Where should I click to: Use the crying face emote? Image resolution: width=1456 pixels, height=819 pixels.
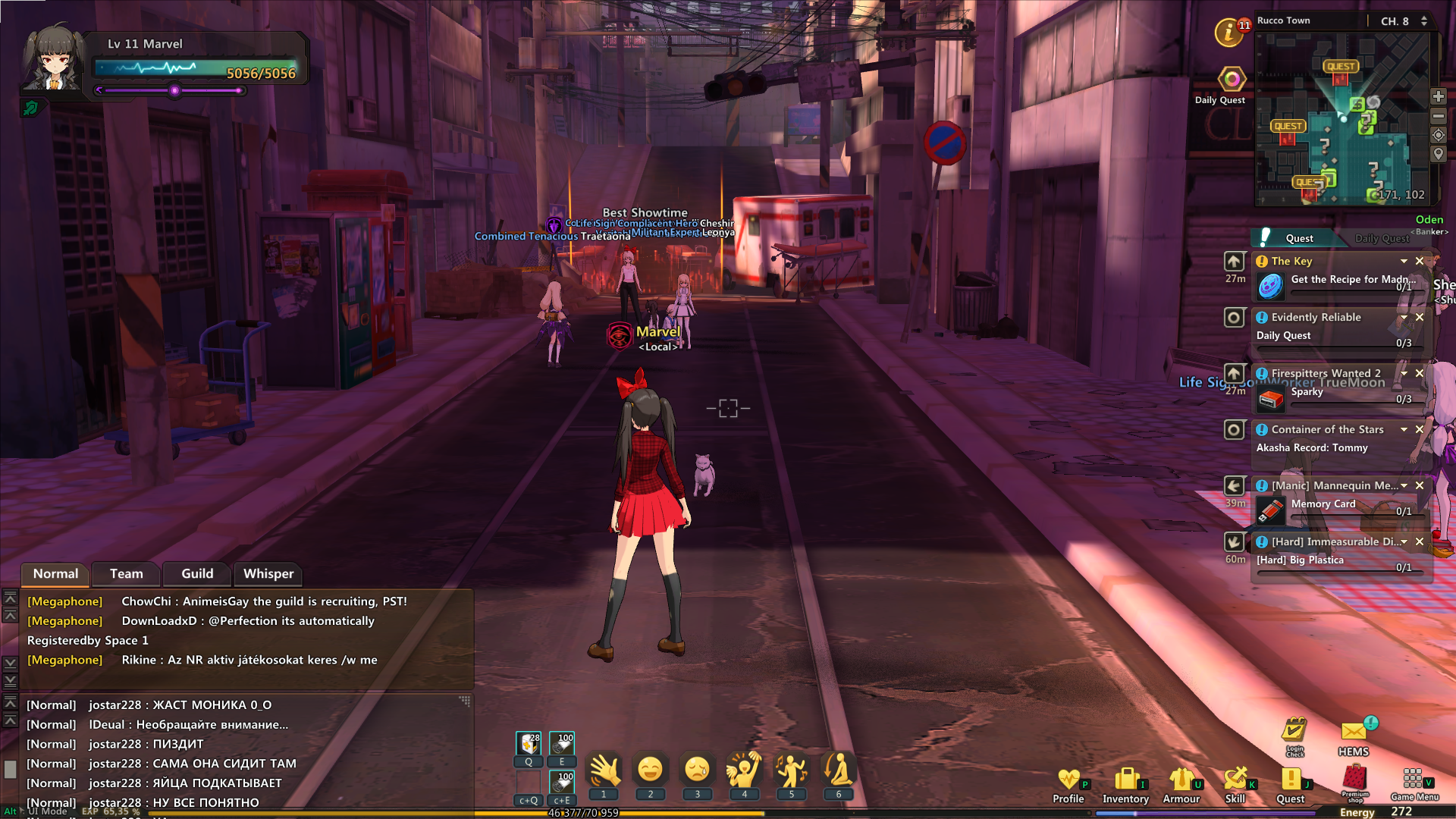click(x=697, y=770)
